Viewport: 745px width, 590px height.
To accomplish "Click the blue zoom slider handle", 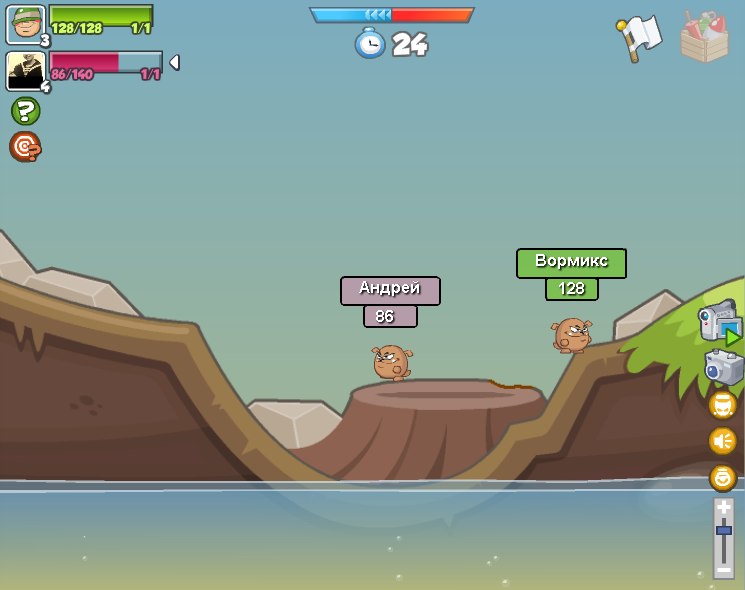I will pyautogui.click(x=724, y=530).
